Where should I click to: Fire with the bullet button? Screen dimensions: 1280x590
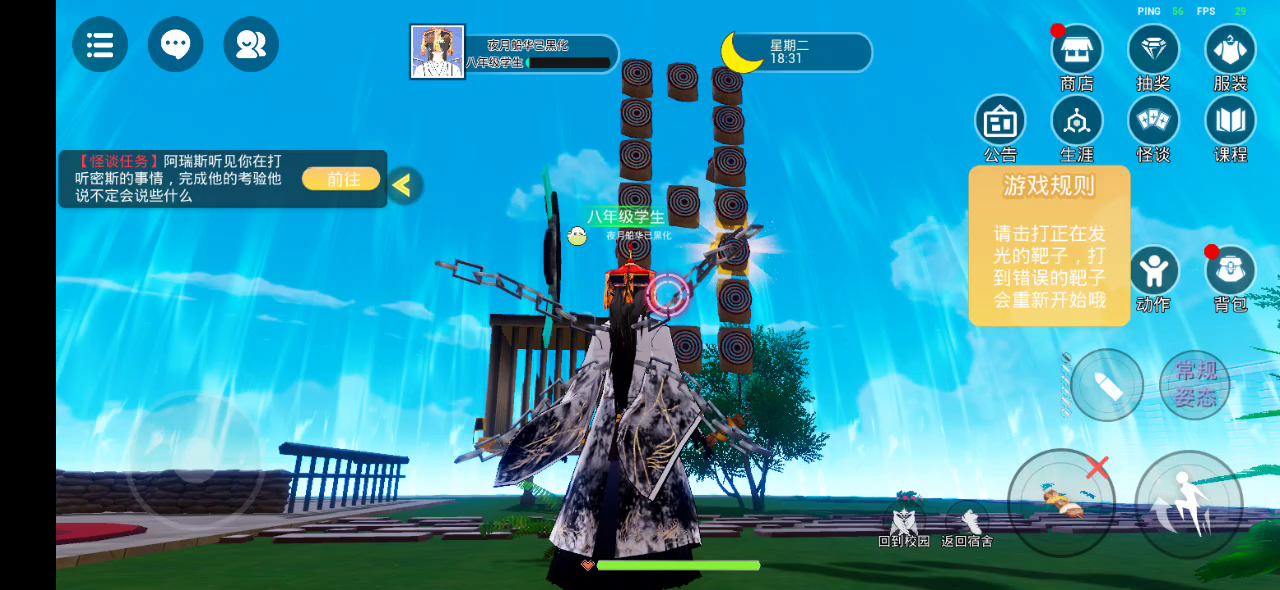point(1107,385)
